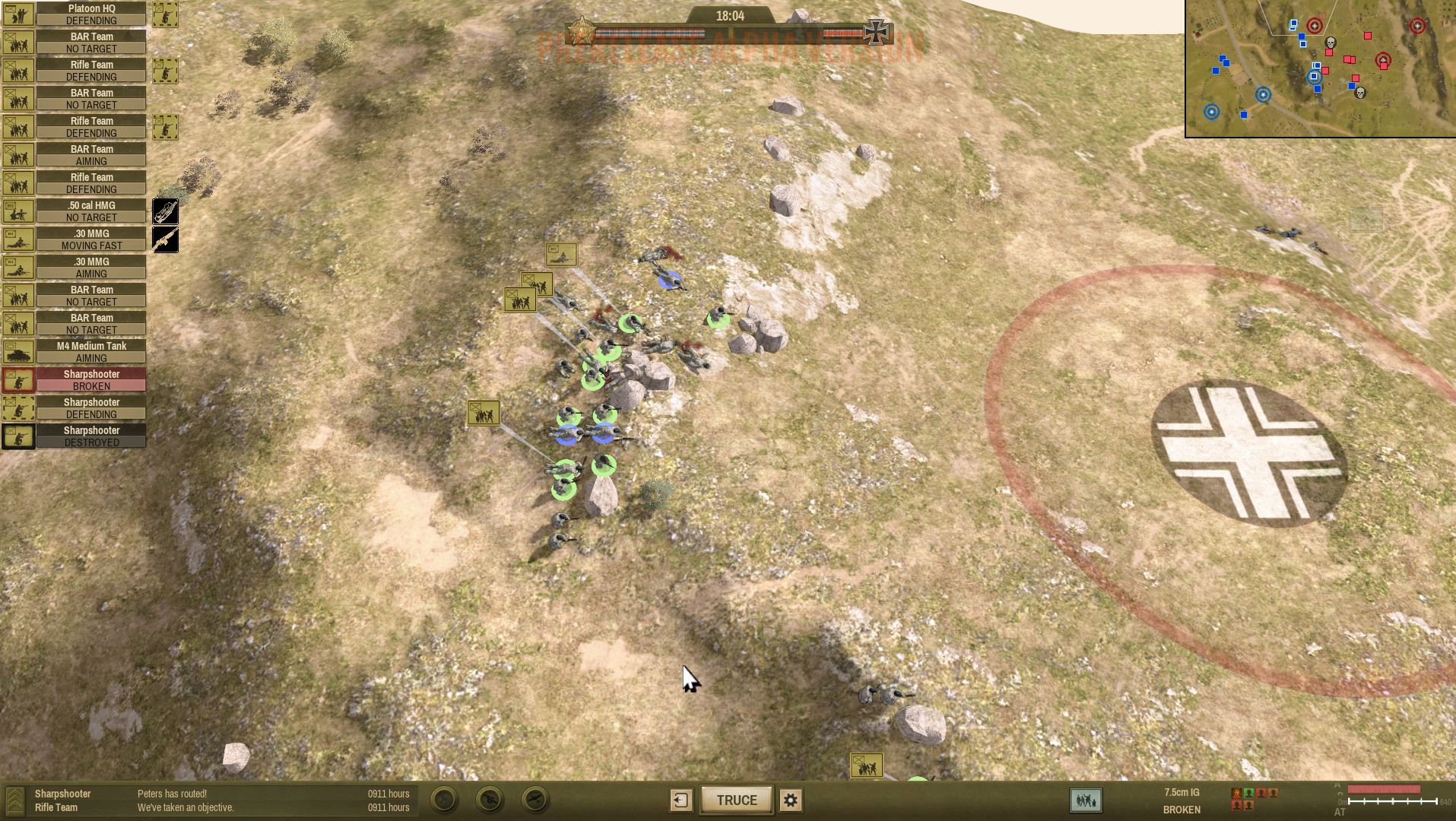Select the broken Sharpshooter unit icon
Viewport: 1456px width, 821px height.
18,380
